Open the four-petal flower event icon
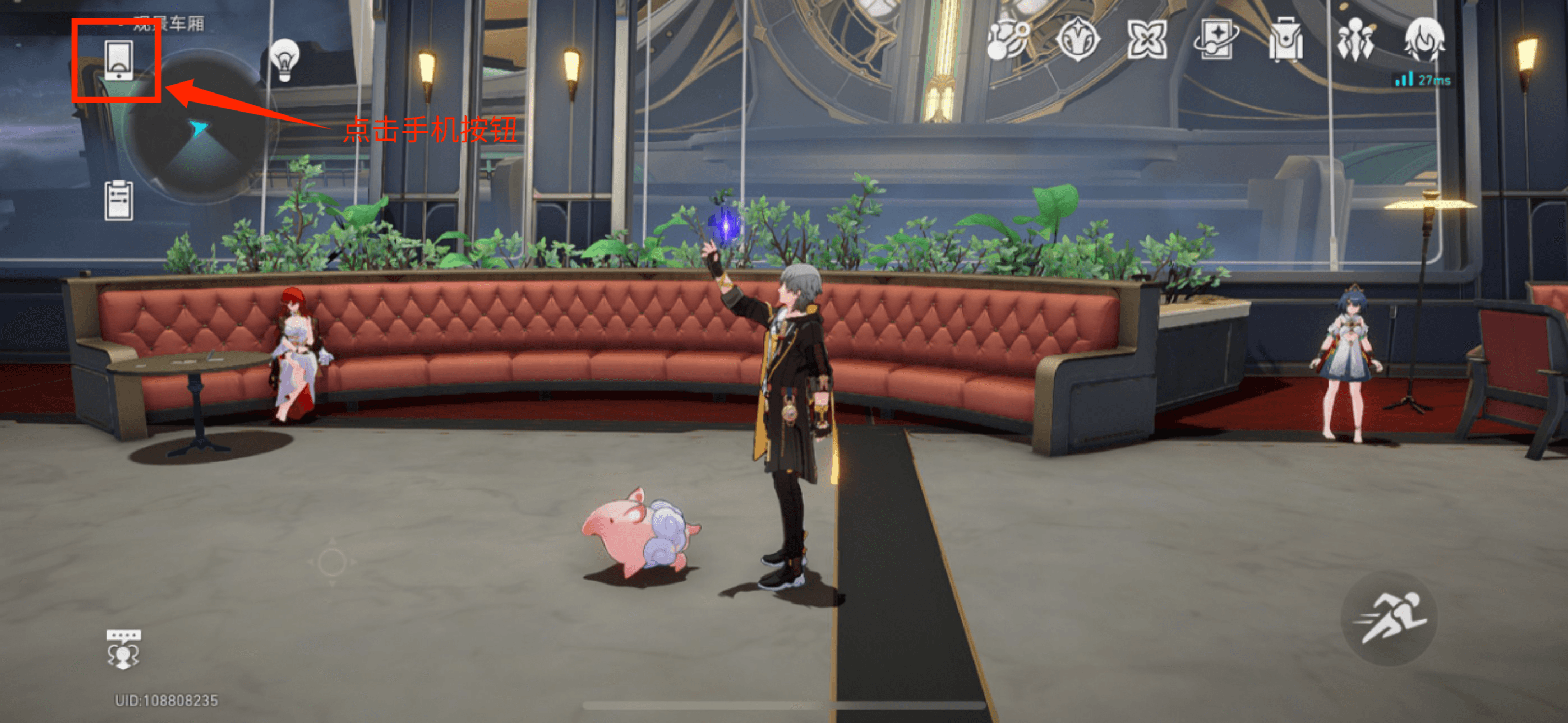 click(x=1147, y=40)
